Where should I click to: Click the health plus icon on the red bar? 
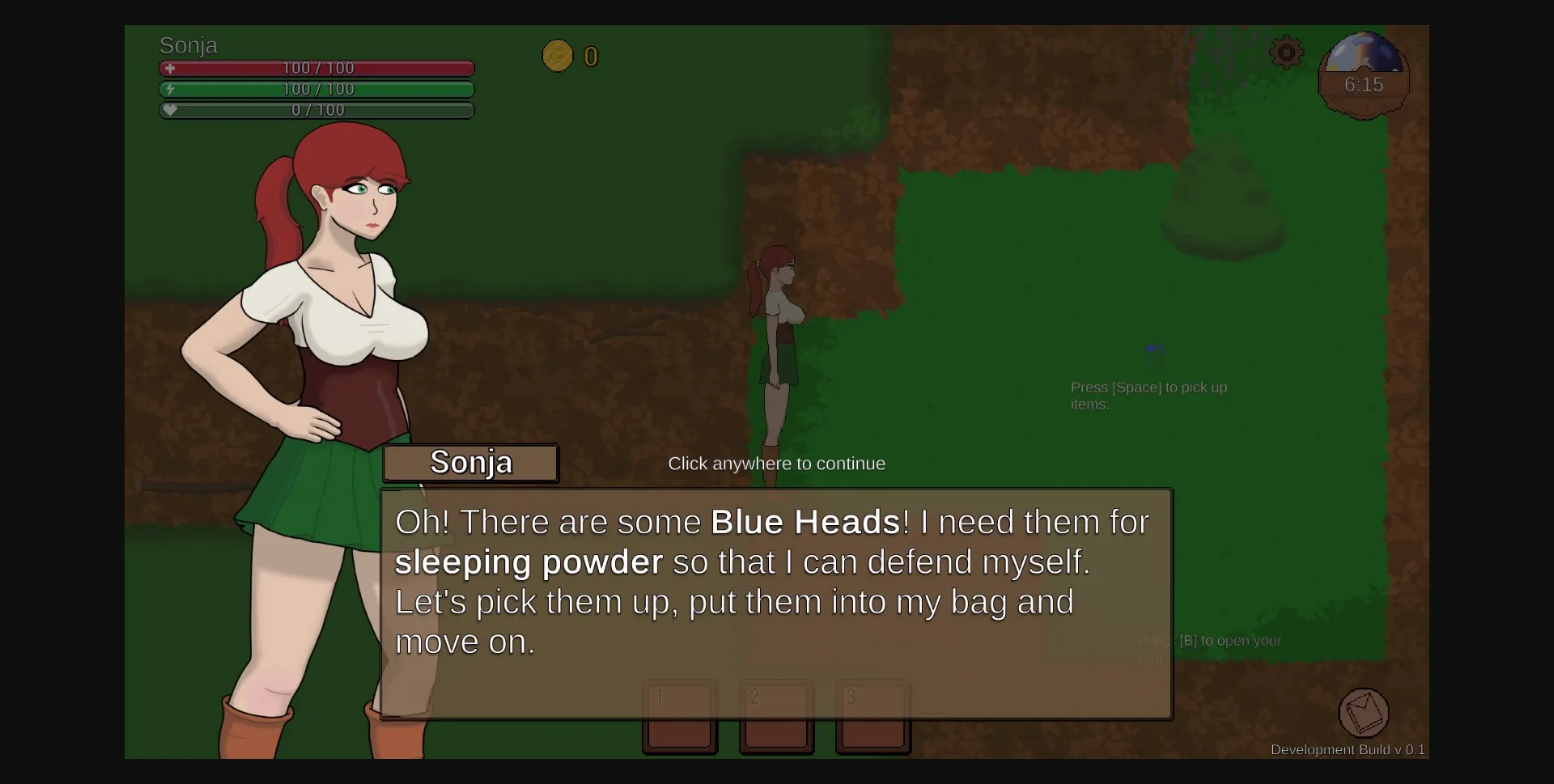(170, 69)
